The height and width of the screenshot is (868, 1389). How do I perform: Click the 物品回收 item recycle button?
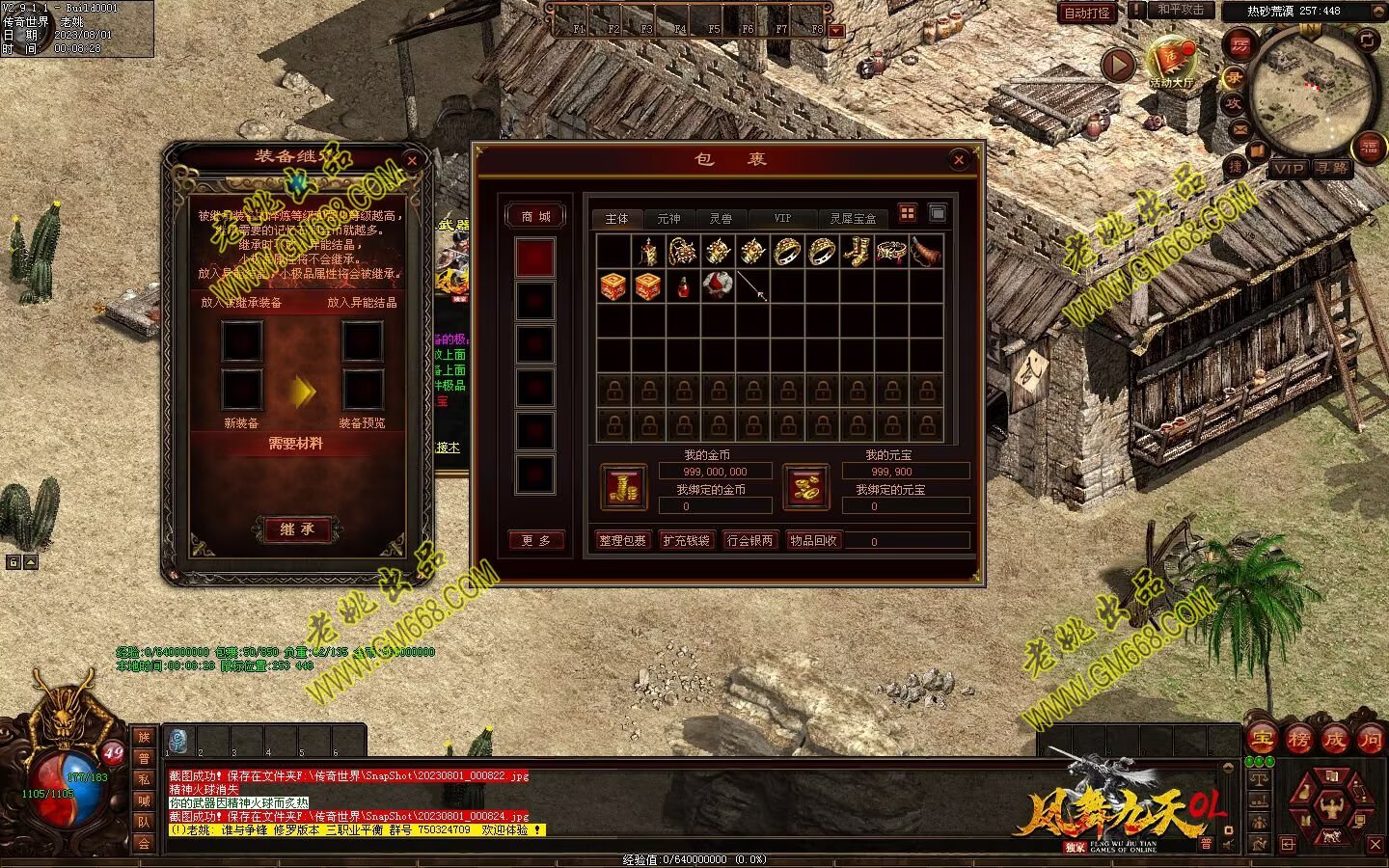pos(813,541)
